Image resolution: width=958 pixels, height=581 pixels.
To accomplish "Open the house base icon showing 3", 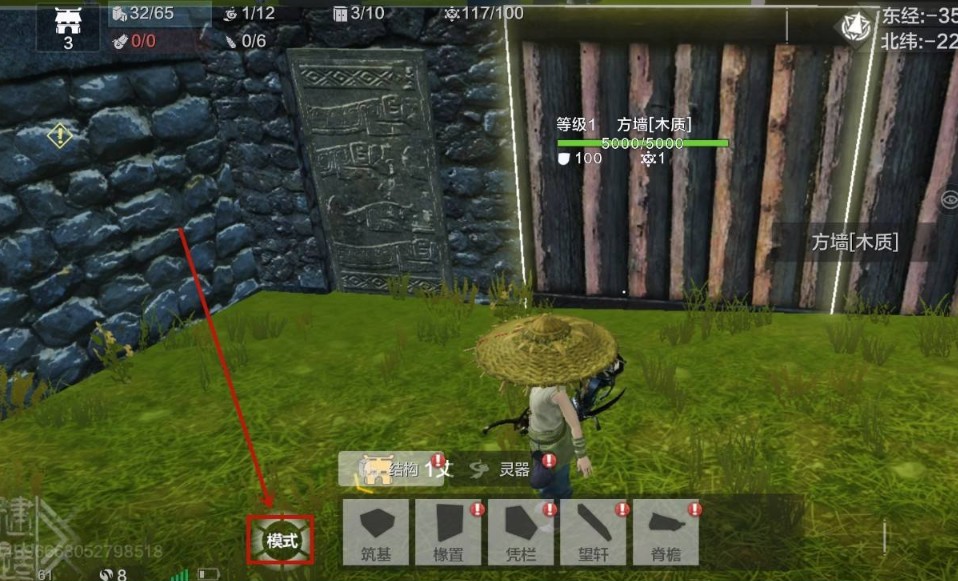I will tap(68, 26).
